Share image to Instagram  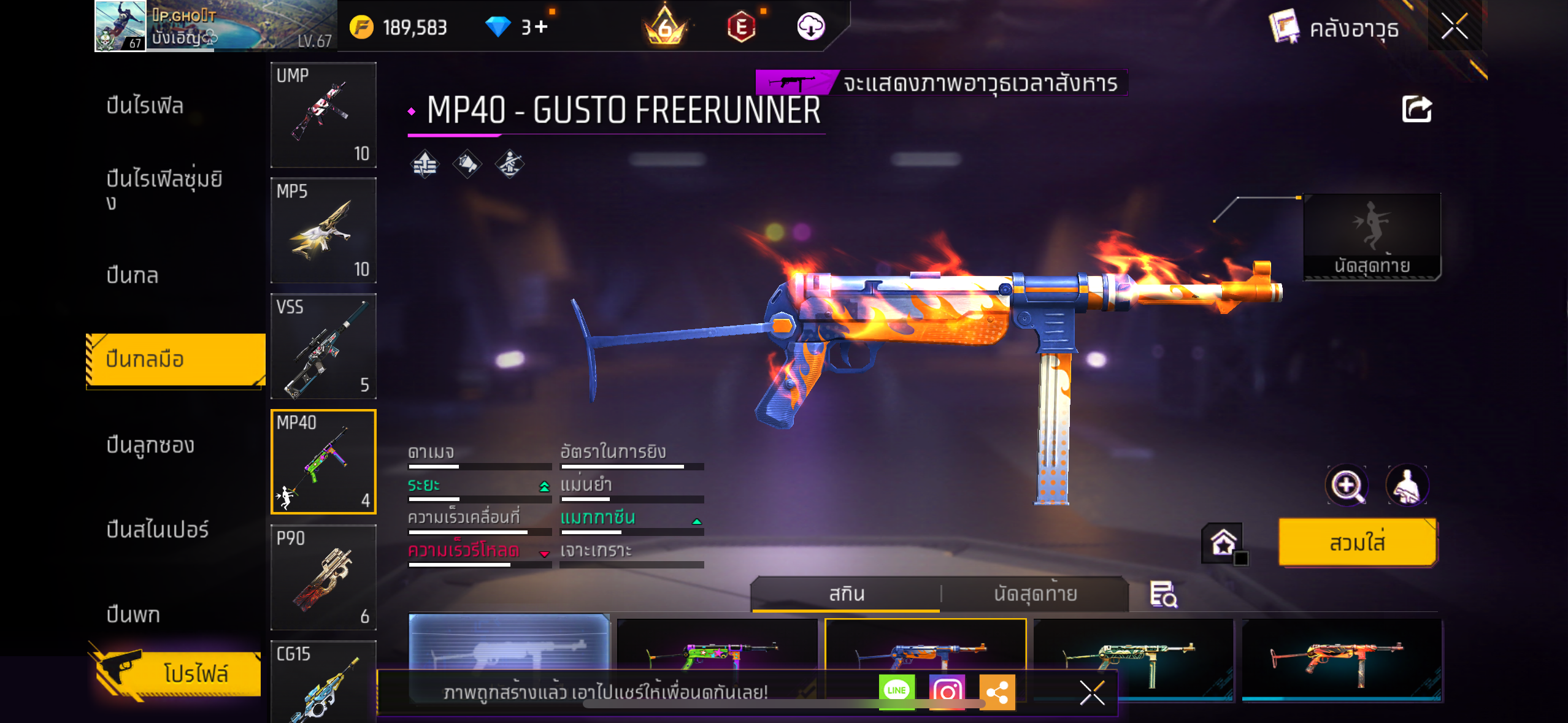pos(947,692)
